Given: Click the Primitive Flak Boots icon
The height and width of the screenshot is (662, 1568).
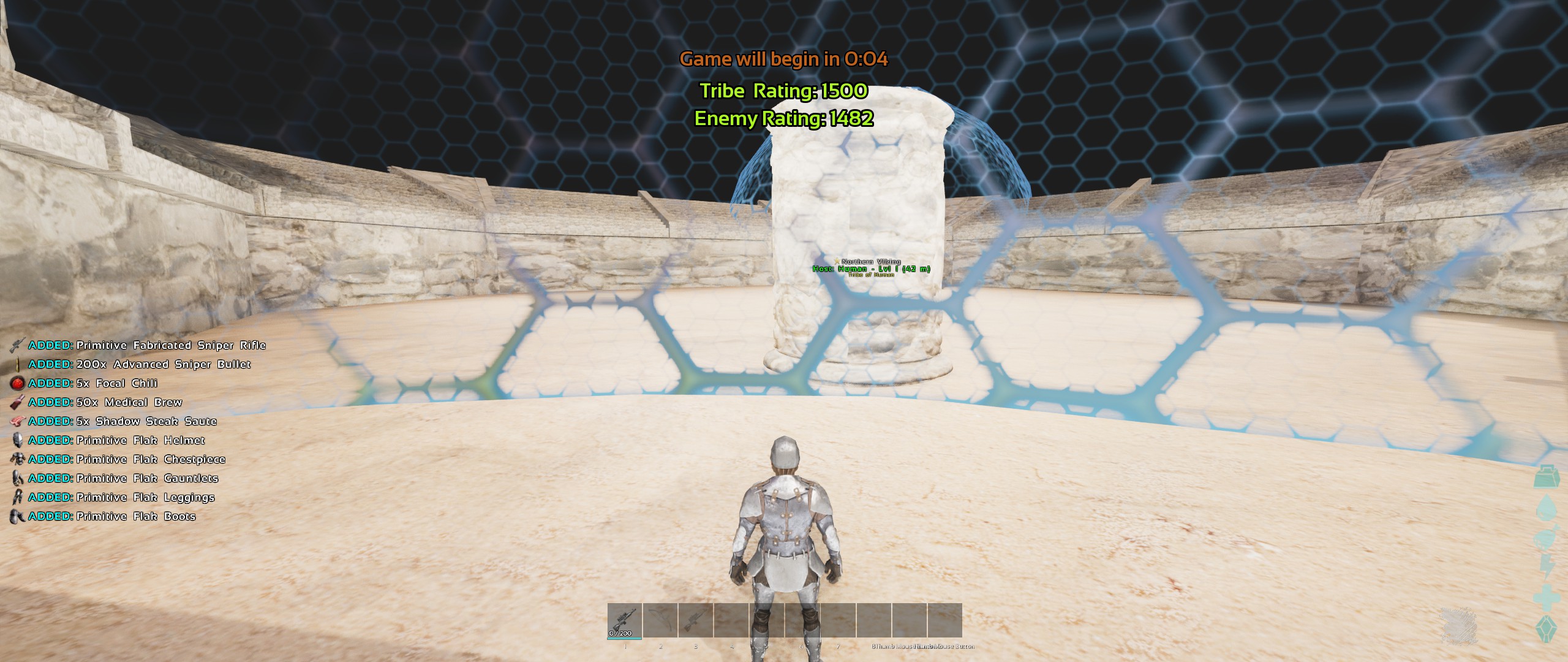Looking at the screenshot, I should pos(18,516).
